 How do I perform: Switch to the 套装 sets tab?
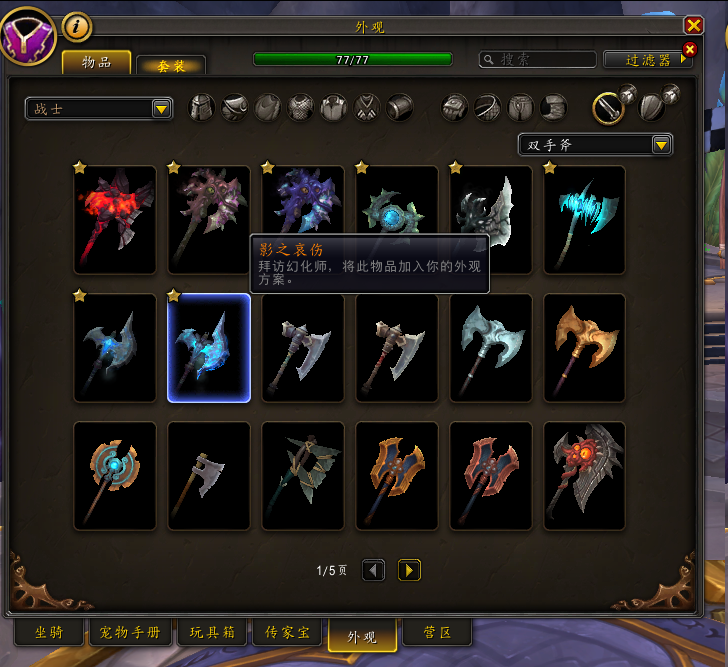(x=171, y=65)
